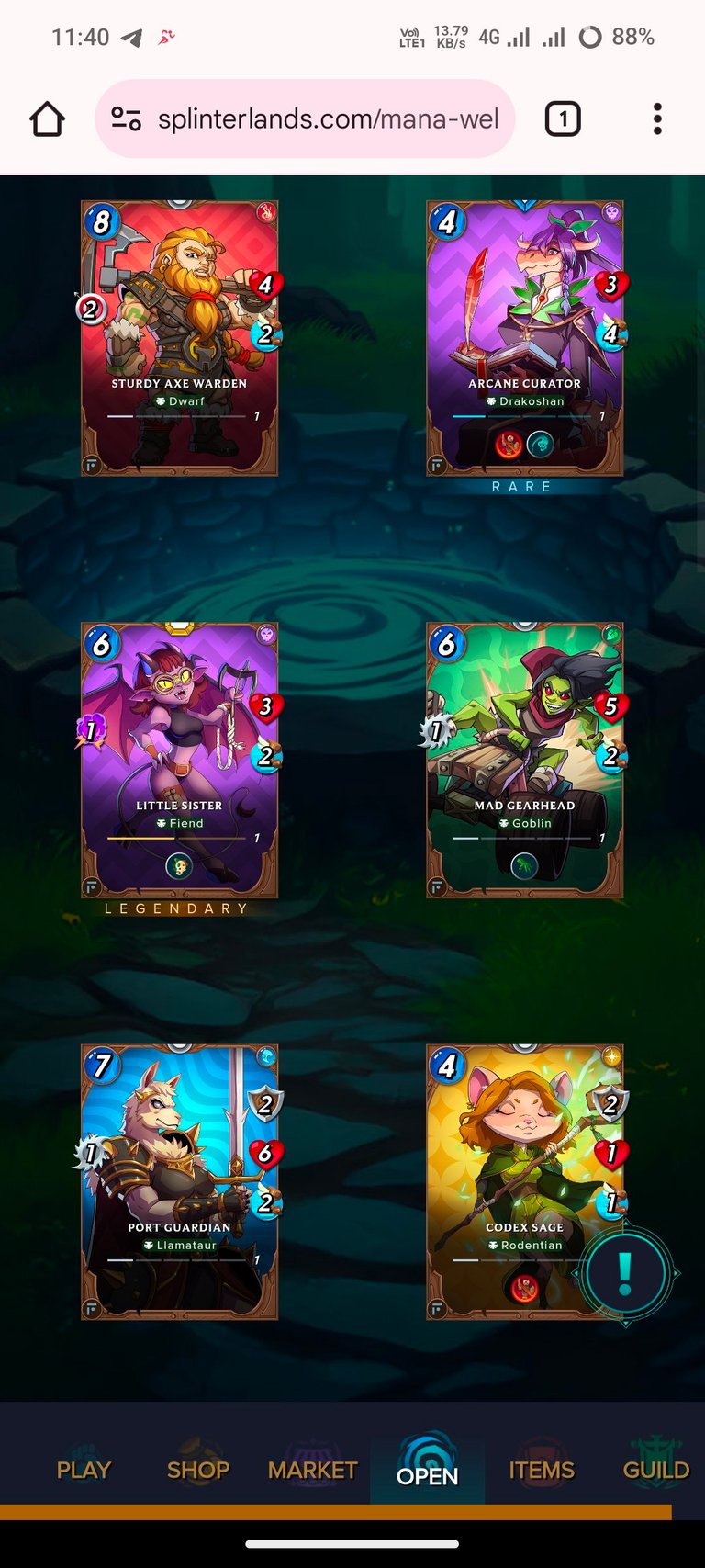Select the Arcane Curator rare card
The image size is (705, 1568).
[524, 338]
